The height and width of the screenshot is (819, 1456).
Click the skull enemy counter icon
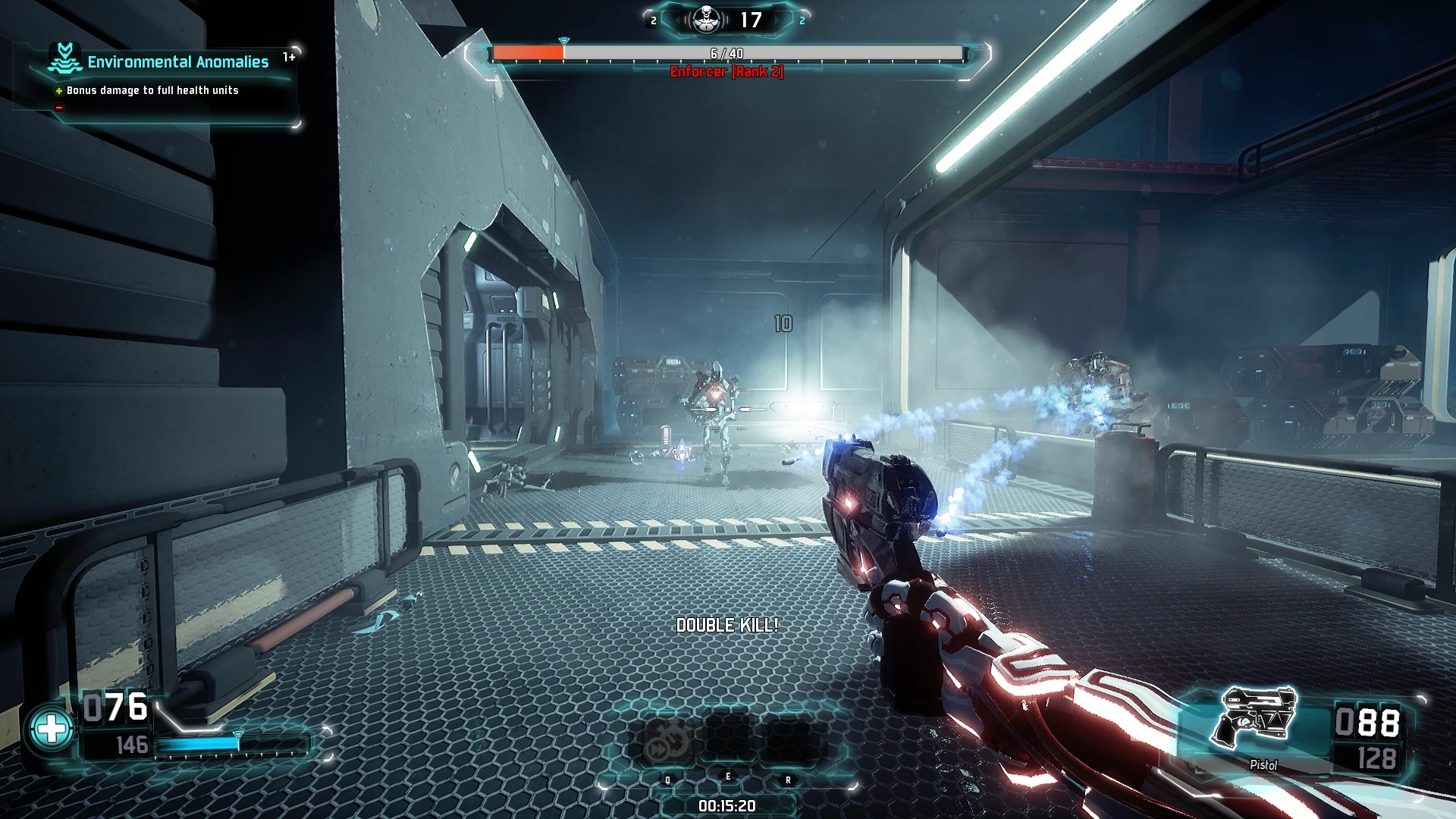click(x=706, y=20)
